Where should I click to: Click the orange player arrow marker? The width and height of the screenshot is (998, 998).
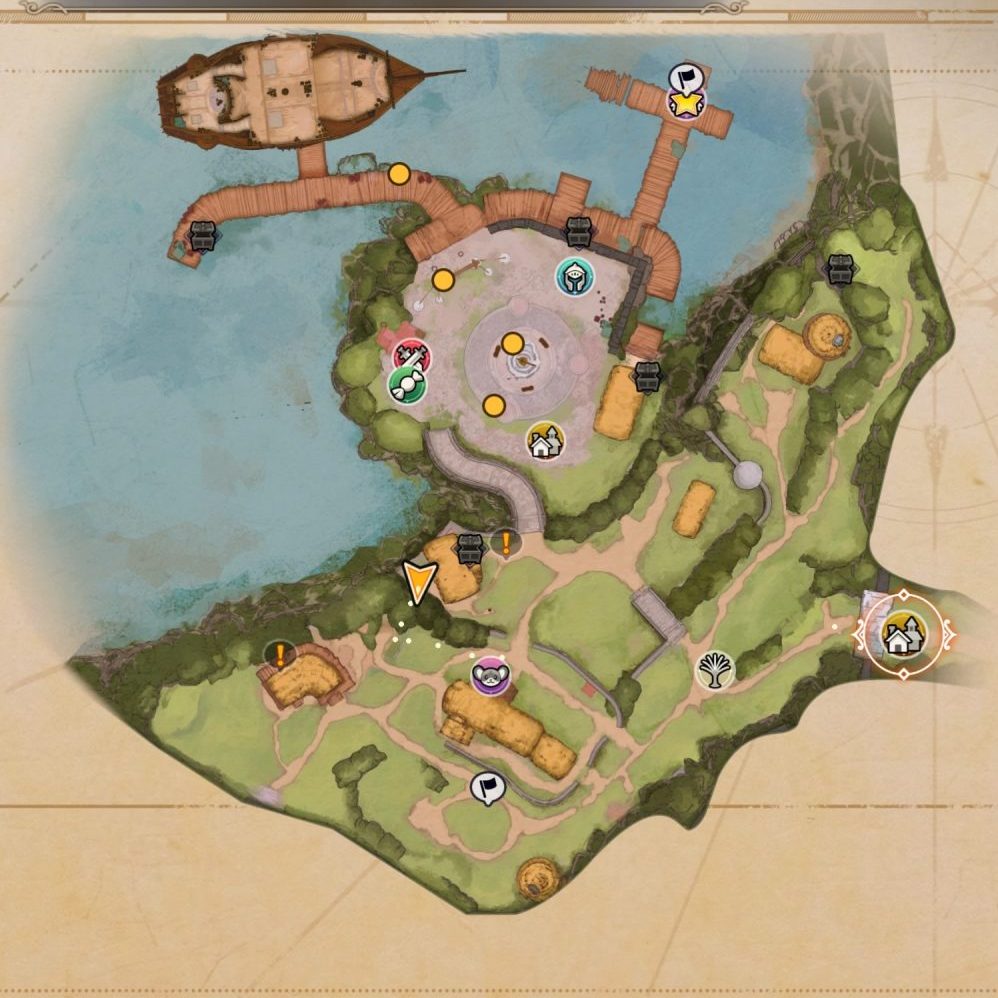click(419, 581)
